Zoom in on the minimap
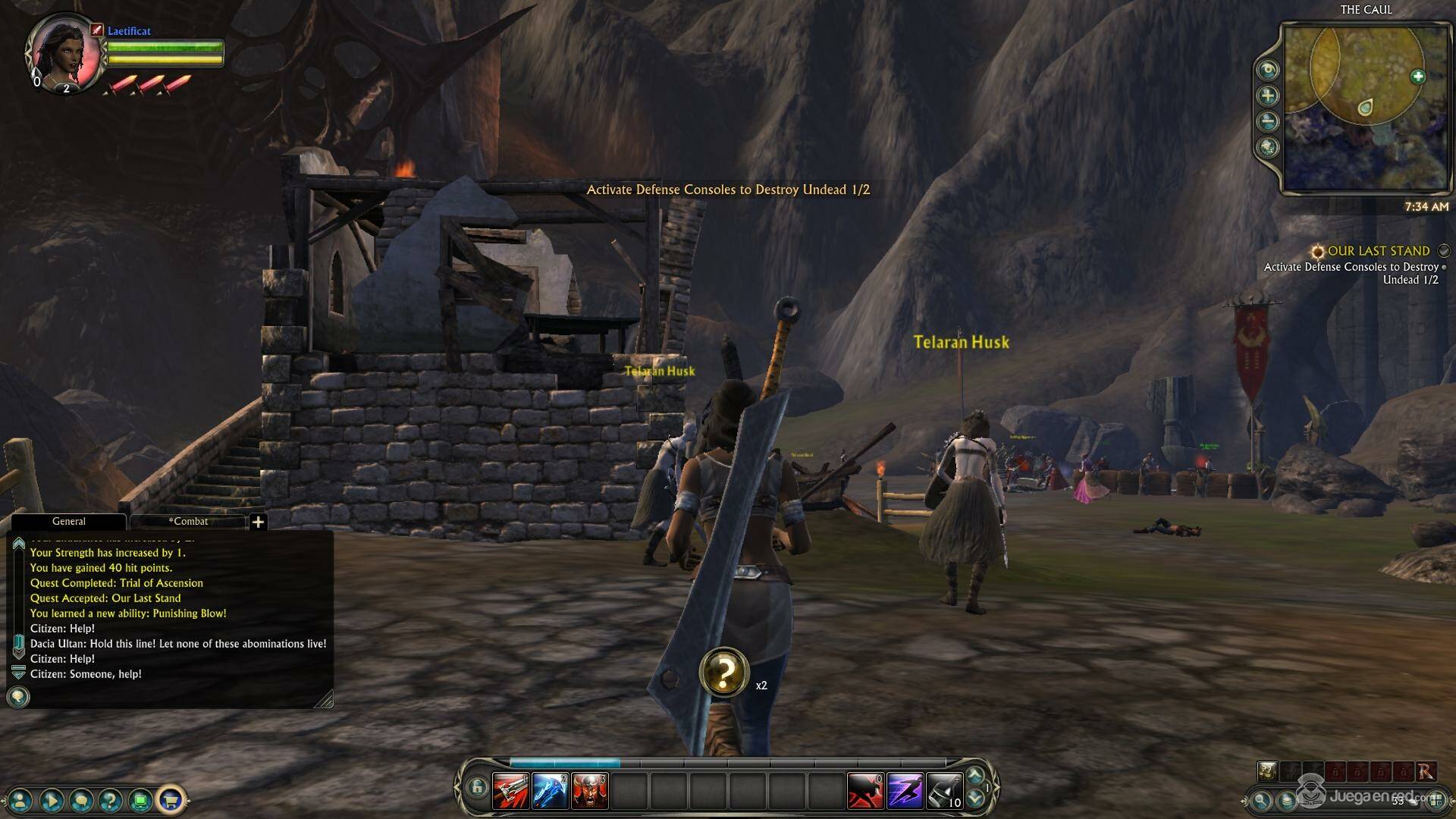Viewport: 1456px width, 819px height. point(1268,96)
